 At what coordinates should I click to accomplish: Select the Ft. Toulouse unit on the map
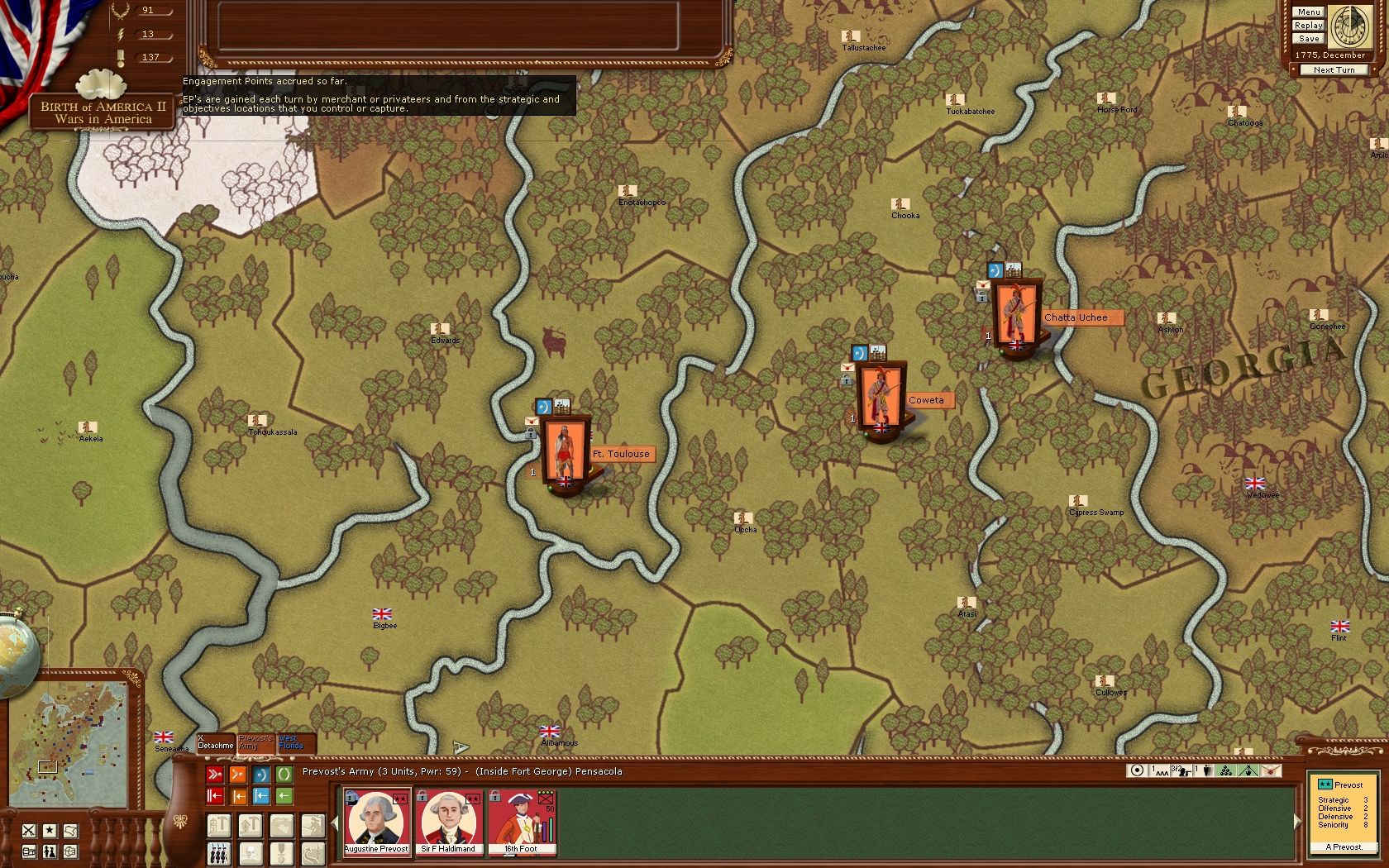coord(566,452)
